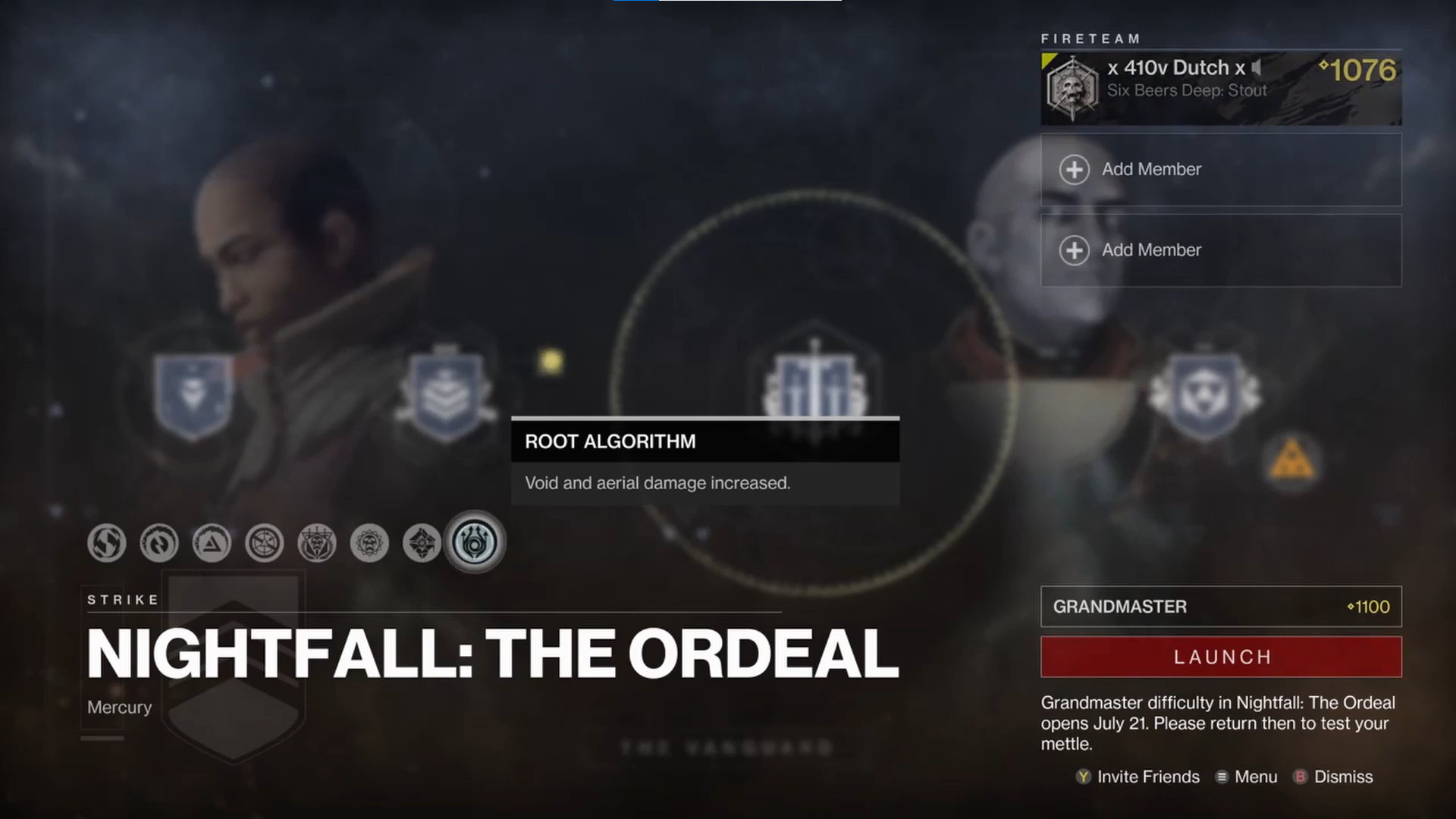Inspect the skull in spiked sun modifier icon
Screen dimensions: 1456x819
click(370, 543)
